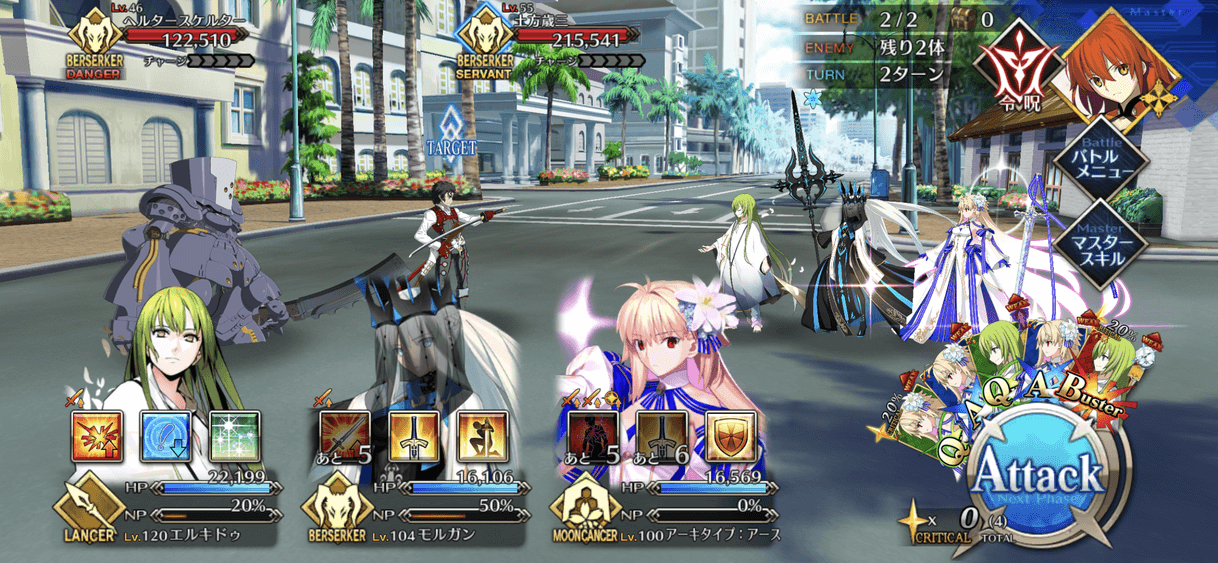Image resolution: width=1218 pixels, height=563 pixels.
Task: Activate Enkidu's red explosion skill
Action: 97,436
